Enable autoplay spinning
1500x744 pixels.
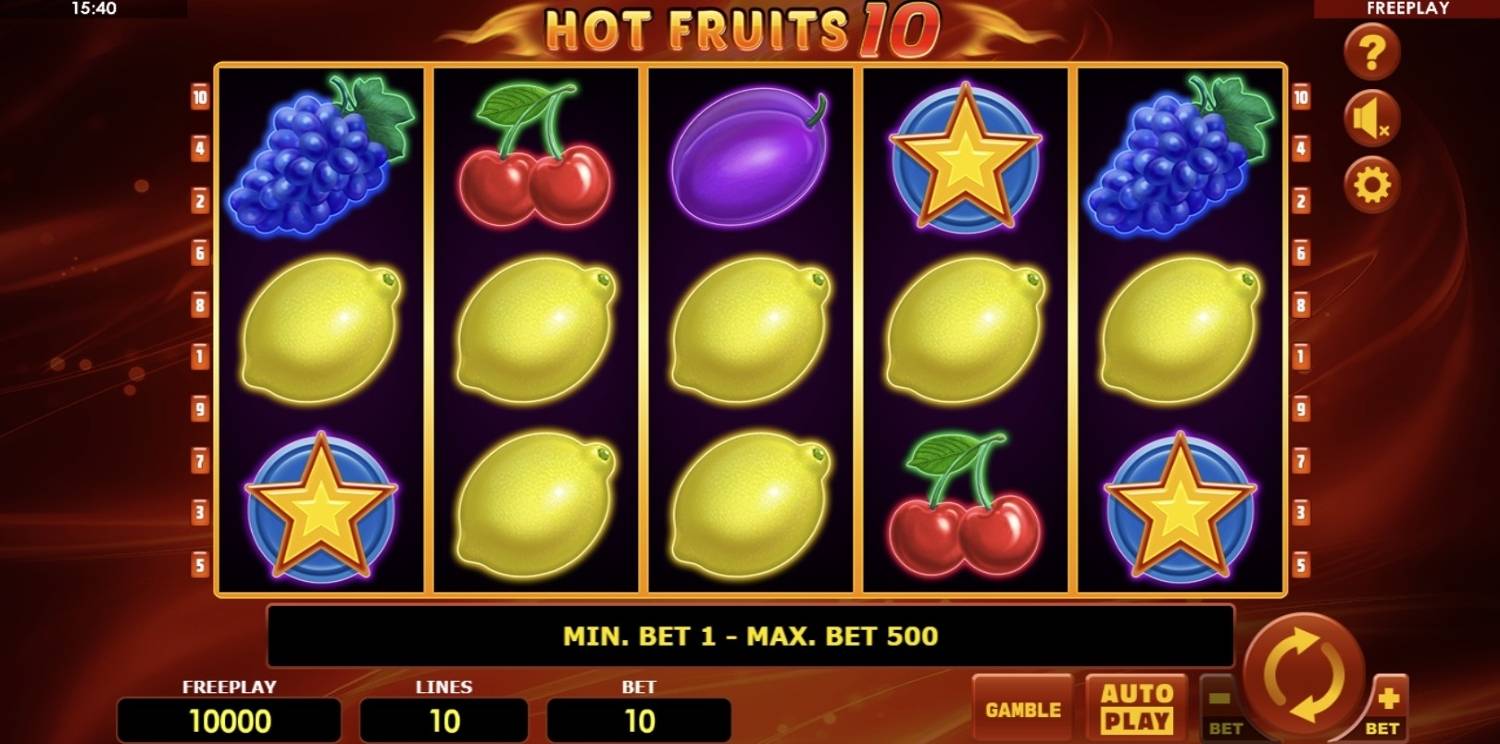1135,710
